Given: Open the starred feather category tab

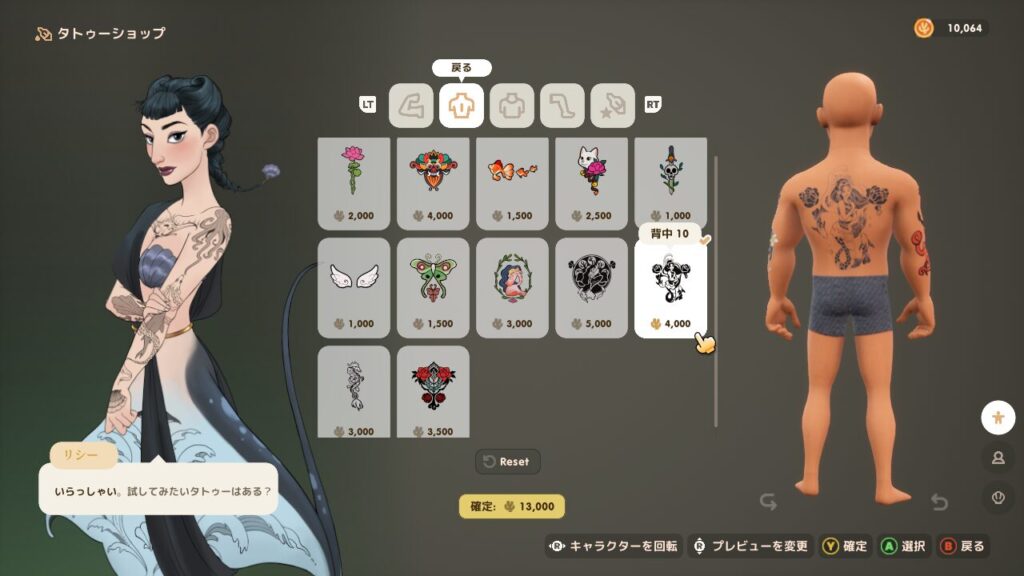Looking at the screenshot, I should (x=612, y=105).
